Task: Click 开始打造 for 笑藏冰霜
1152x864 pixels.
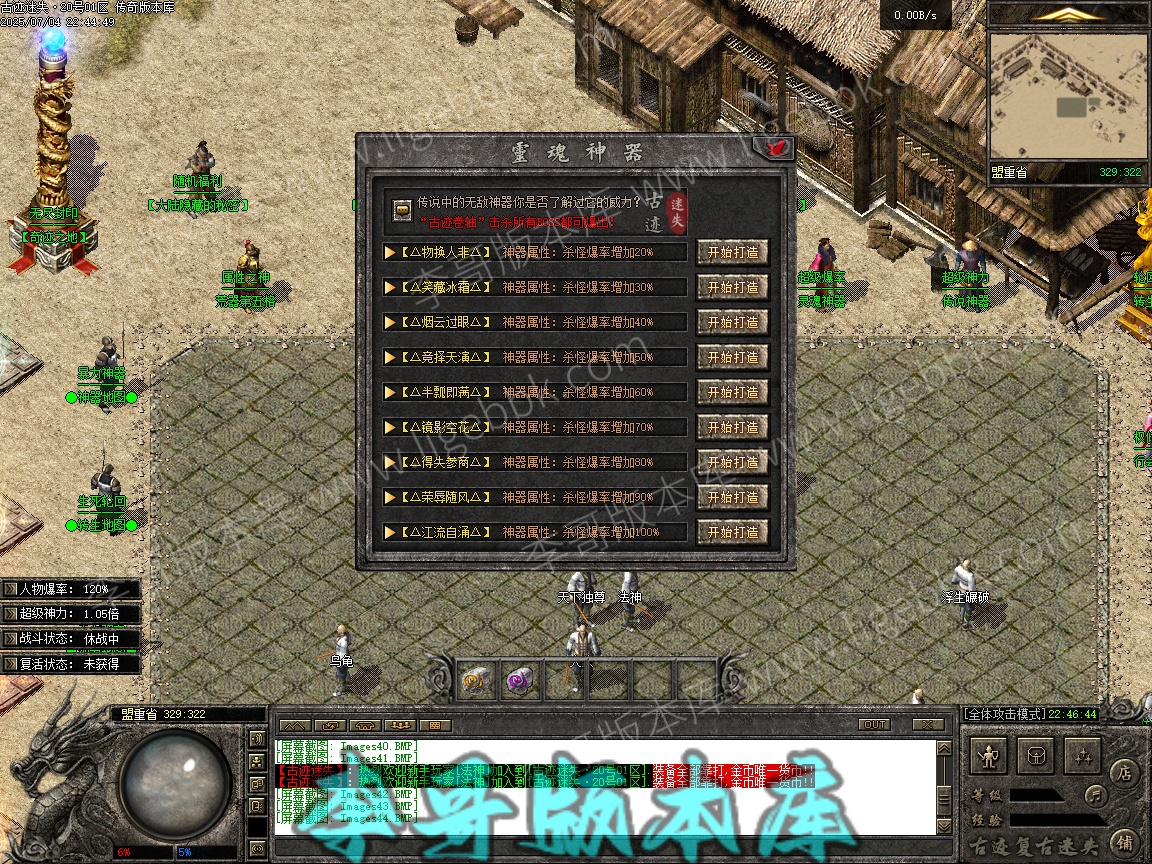Action: 732,287
